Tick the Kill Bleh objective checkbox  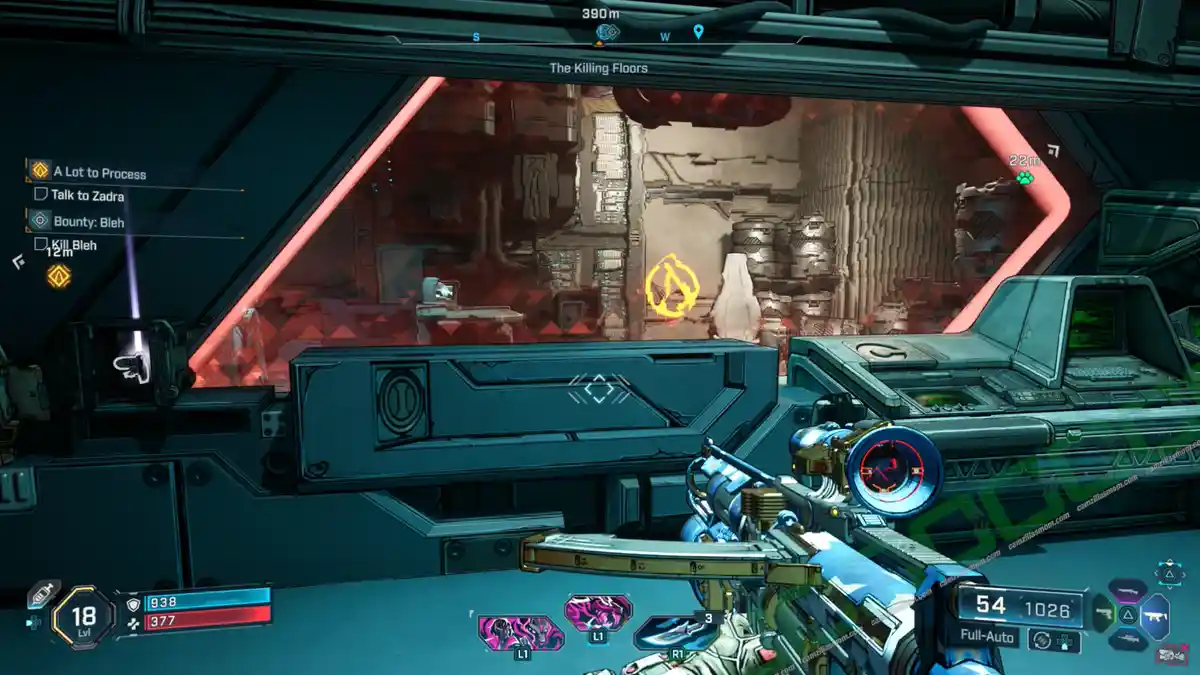[x=41, y=243]
